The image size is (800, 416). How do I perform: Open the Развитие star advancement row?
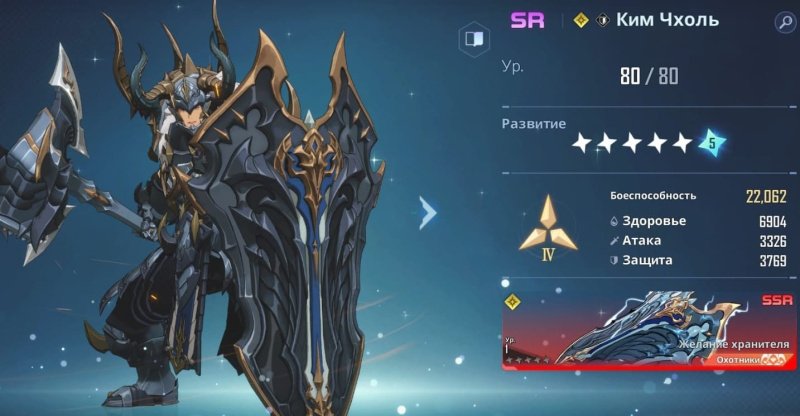point(632,143)
